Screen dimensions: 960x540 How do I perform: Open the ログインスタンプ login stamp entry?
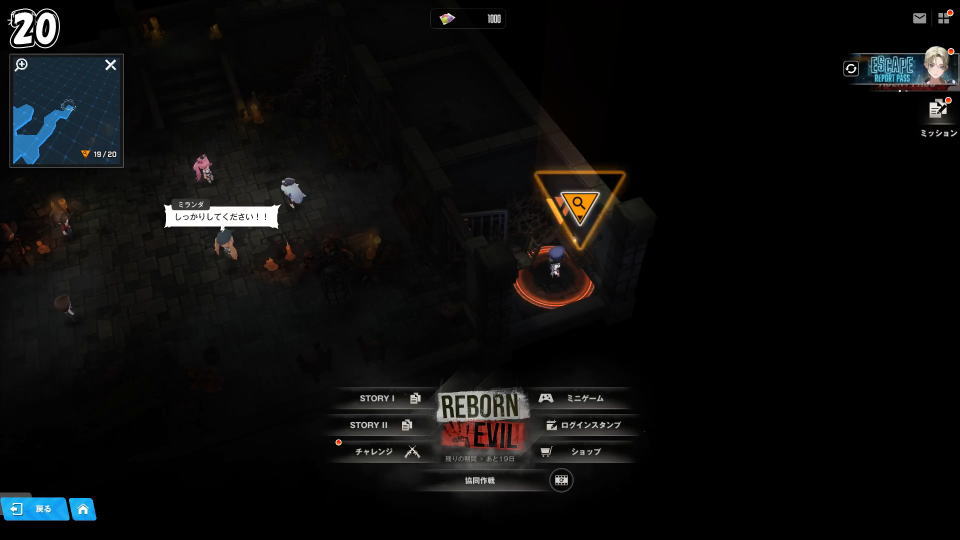[584, 425]
